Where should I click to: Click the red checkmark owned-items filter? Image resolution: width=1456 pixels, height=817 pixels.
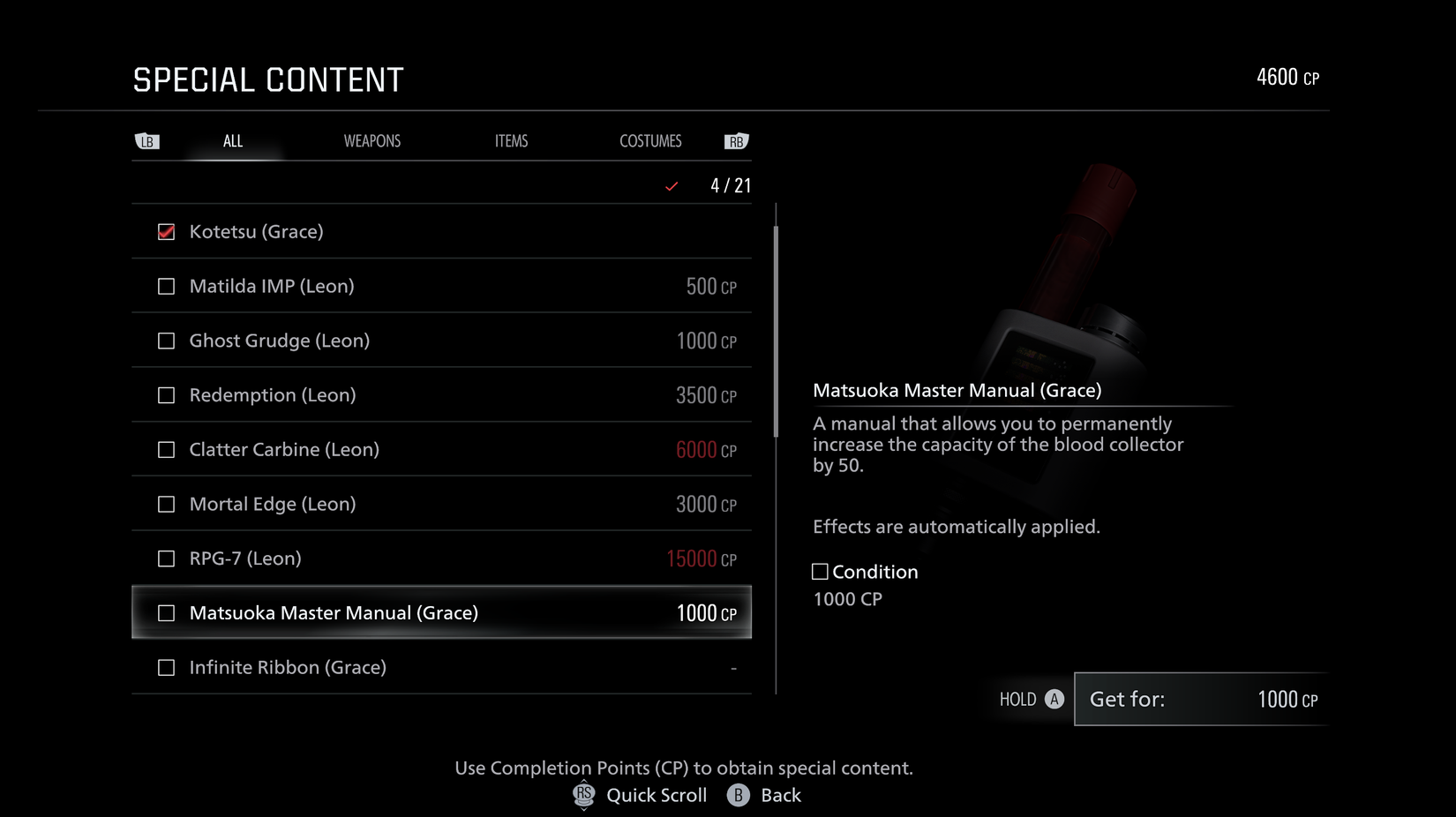point(672,186)
